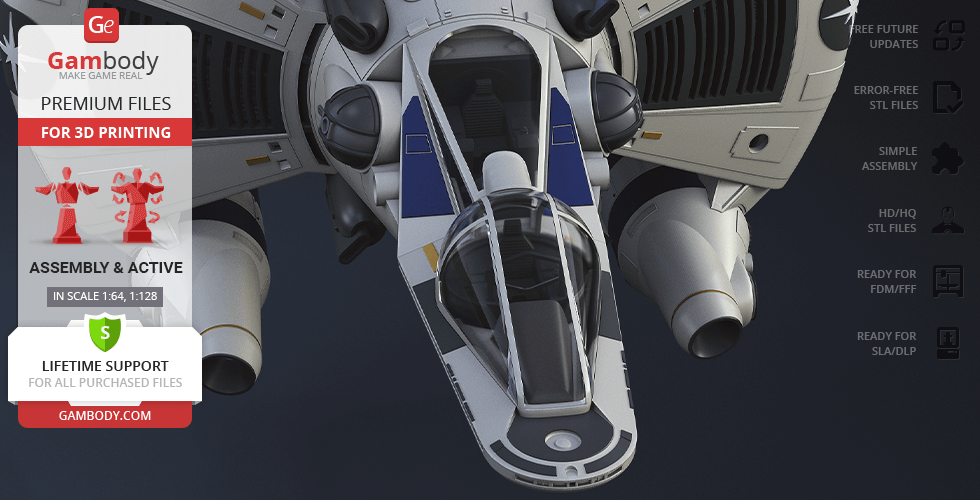Click the Gambody logo badge
This screenshot has height=500, width=980.
click(x=102, y=25)
